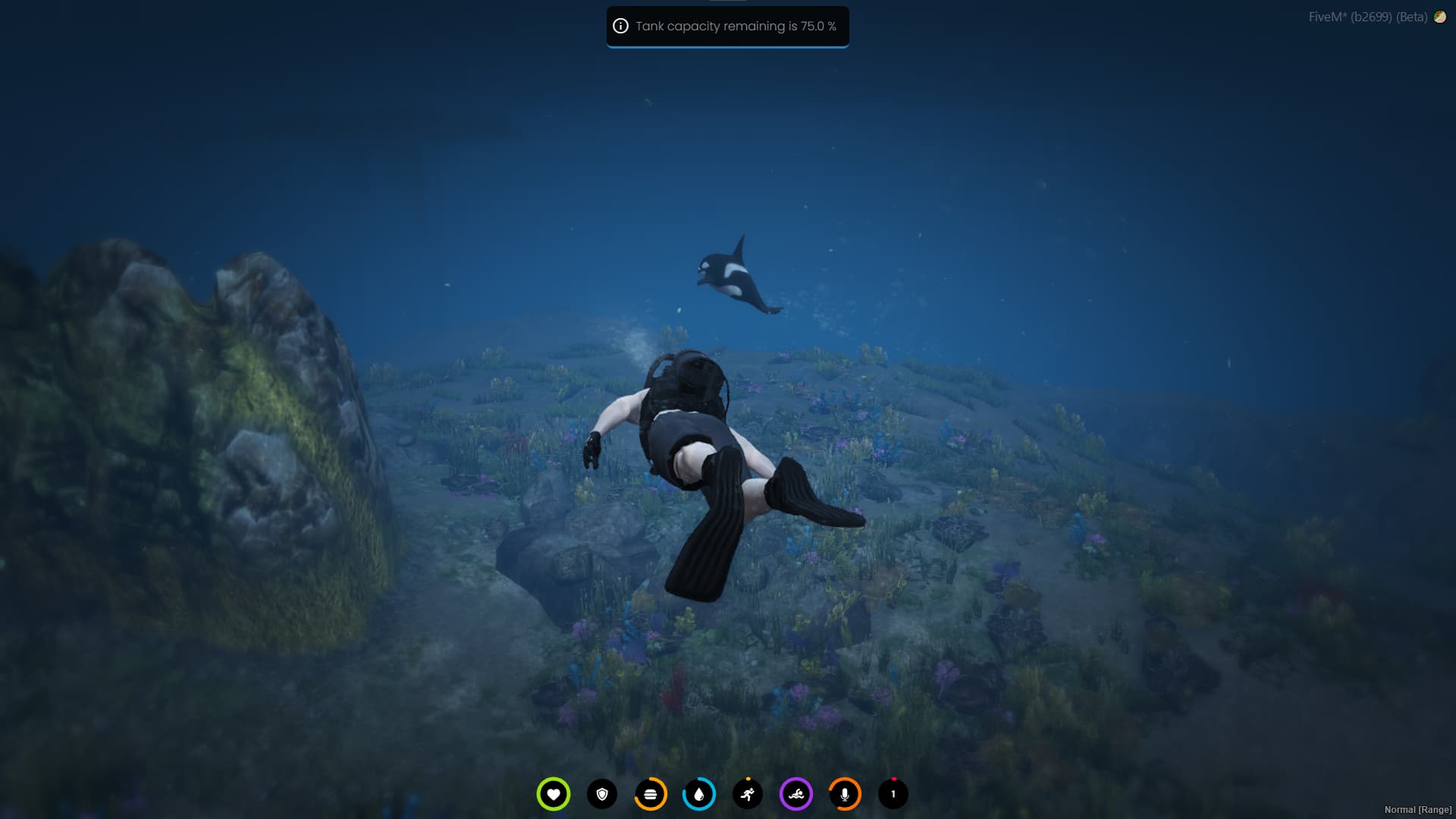Click the green heart health icon
The height and width of the screenshot is (819, 1456).
(553, 794)
